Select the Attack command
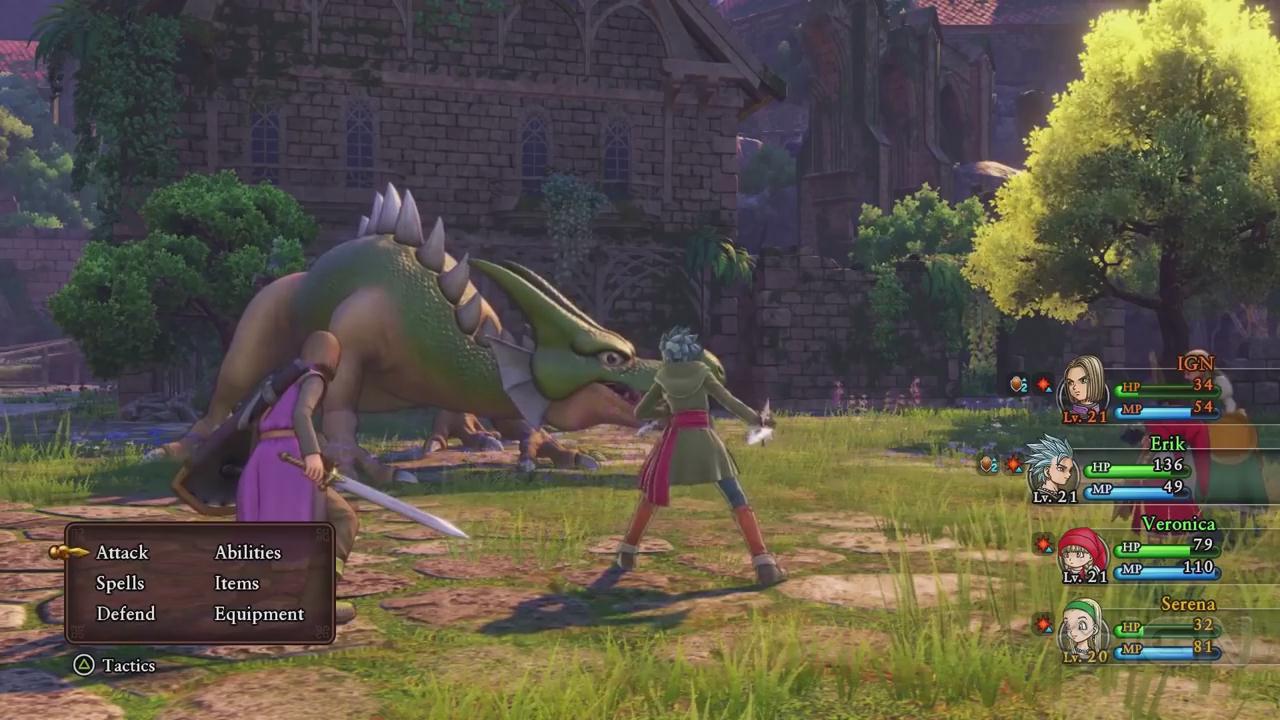Image resolution: width=1280 pixels, height=720 pixels. pos(122,552)
